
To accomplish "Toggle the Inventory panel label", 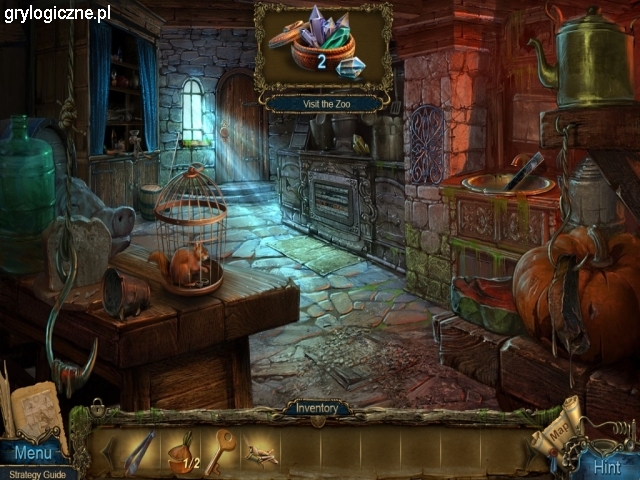I will pyautogui.click(x=316, y=408).
